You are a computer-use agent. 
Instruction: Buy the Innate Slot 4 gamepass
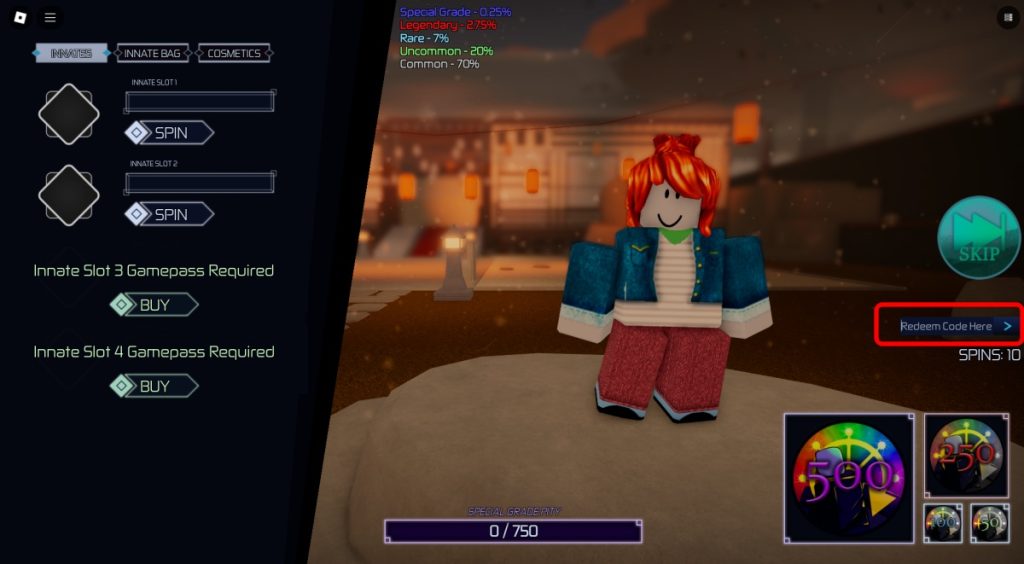click(154, 386)
